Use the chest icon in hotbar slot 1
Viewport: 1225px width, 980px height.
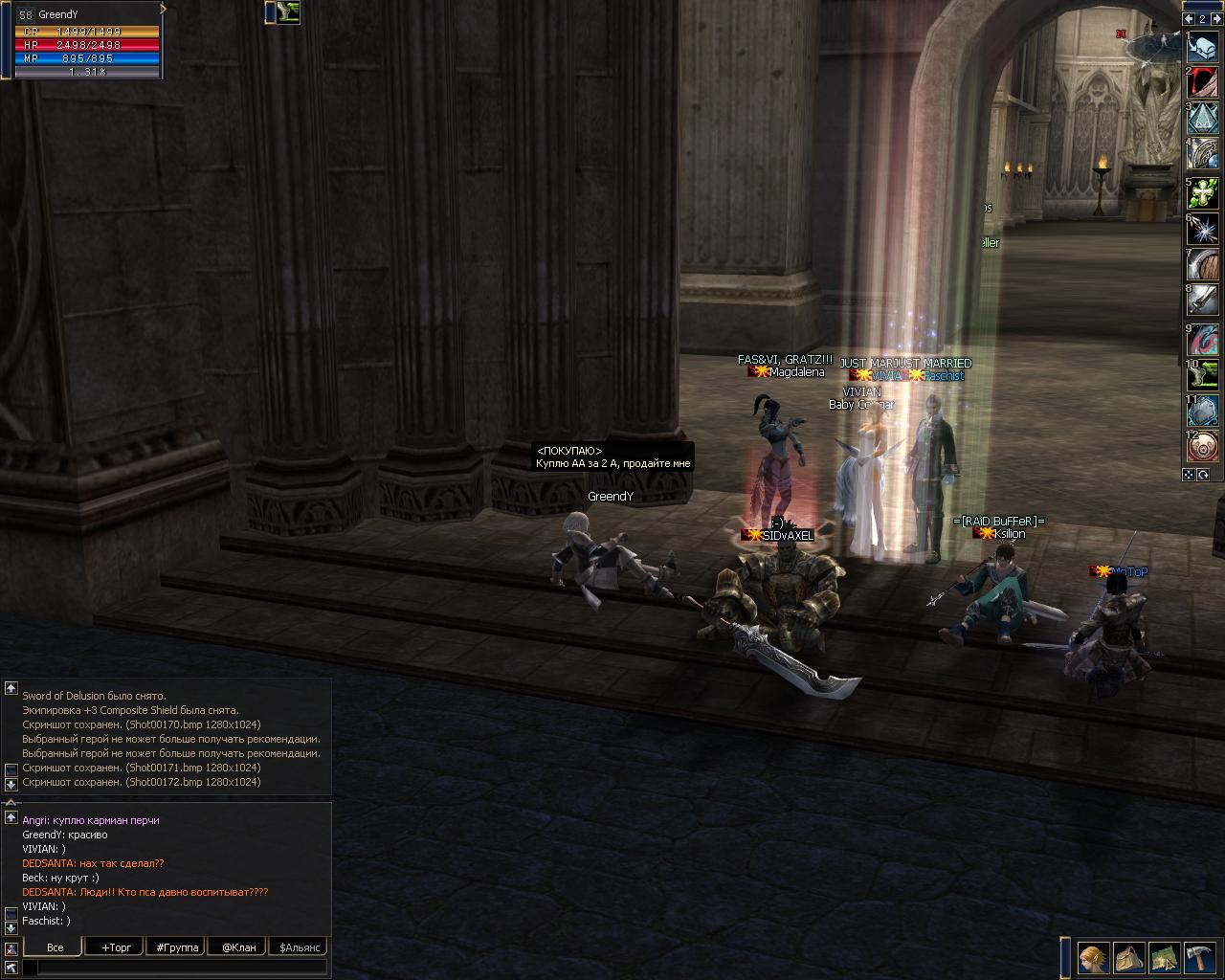pos(1203,46)
